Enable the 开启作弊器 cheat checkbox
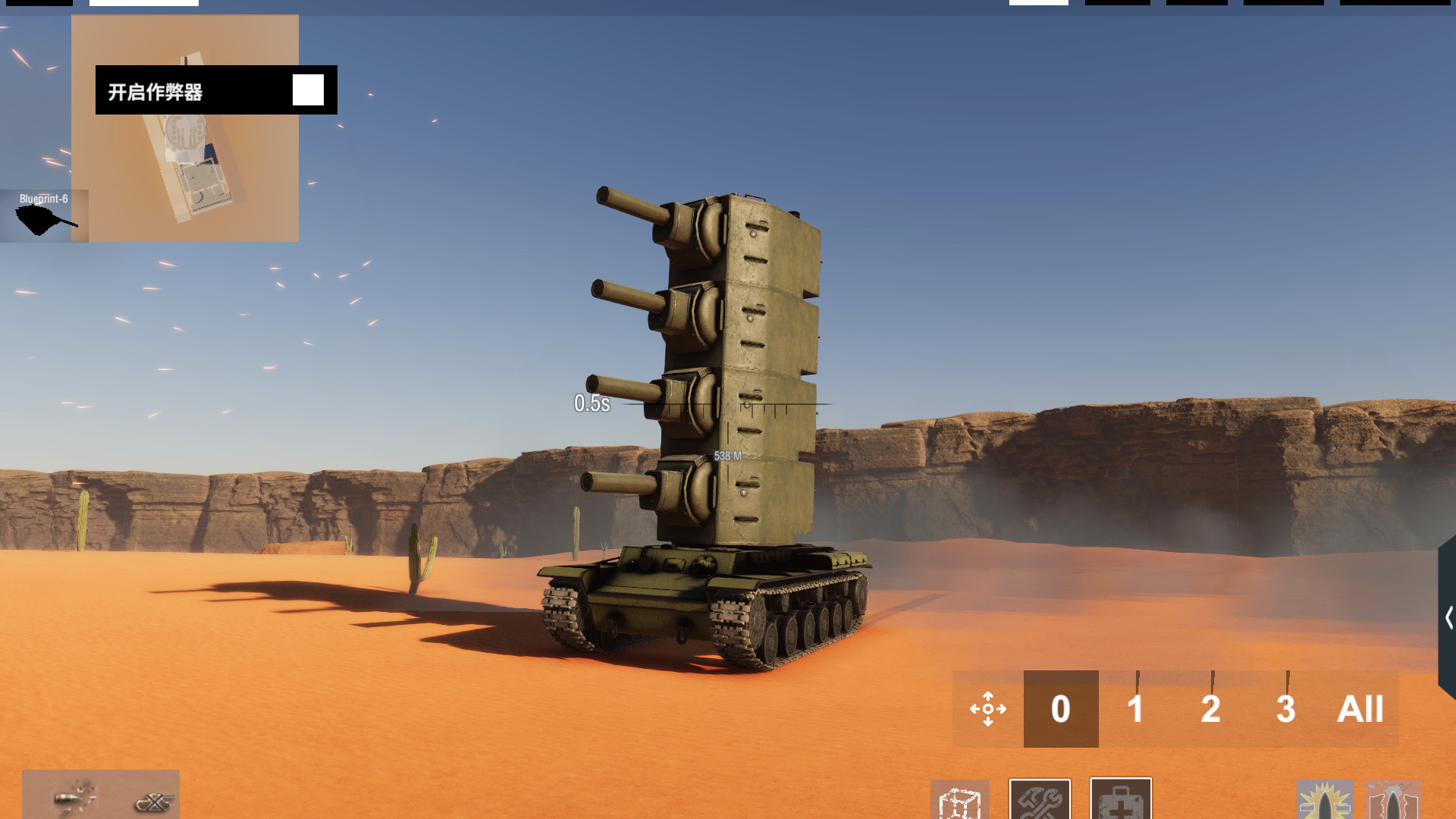This screenshot has width=1456, height=819. tap(309, 89)
